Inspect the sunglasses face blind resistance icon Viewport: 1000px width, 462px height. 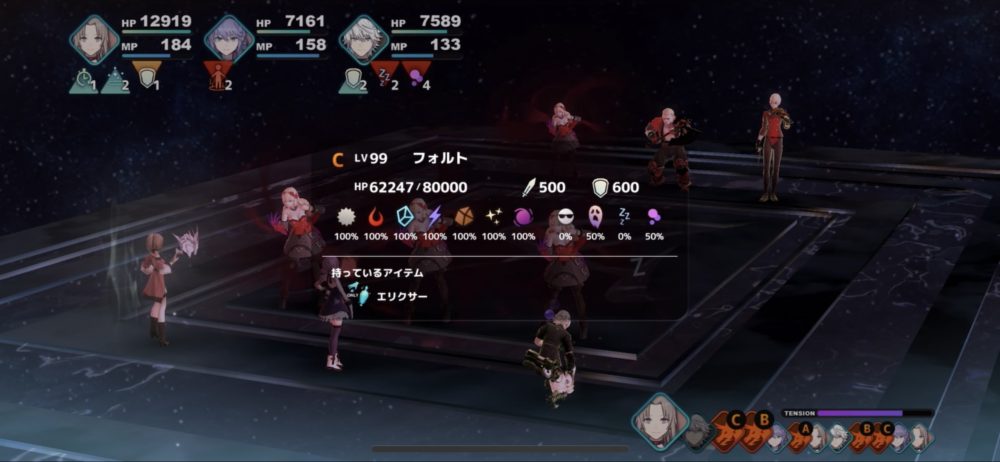point(565,216)
